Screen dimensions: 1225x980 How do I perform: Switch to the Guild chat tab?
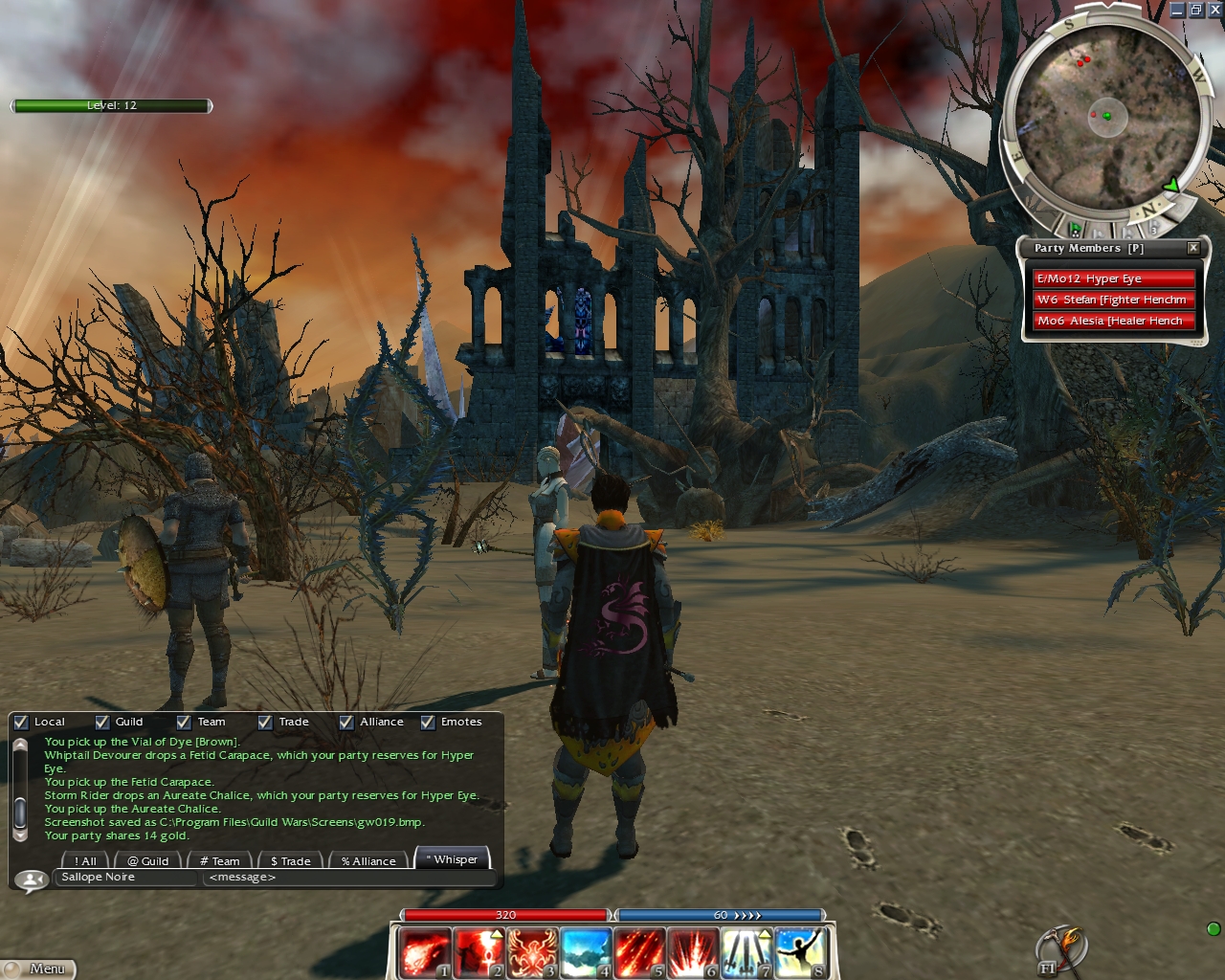[x=148, y=861]
